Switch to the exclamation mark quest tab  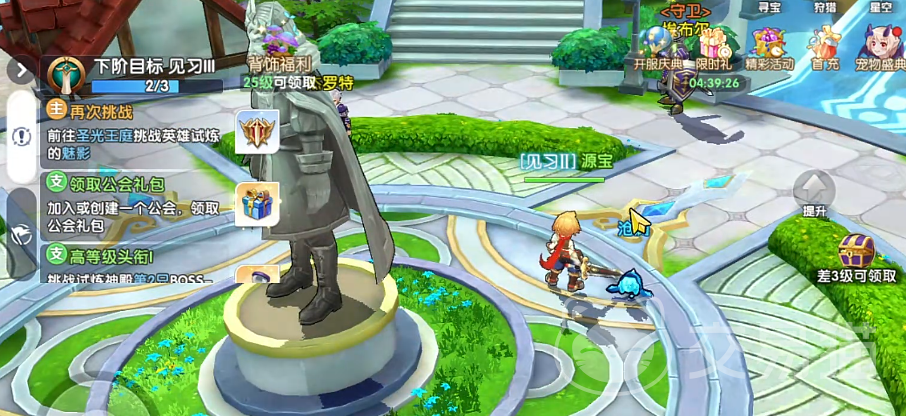[x=21, y=136]
